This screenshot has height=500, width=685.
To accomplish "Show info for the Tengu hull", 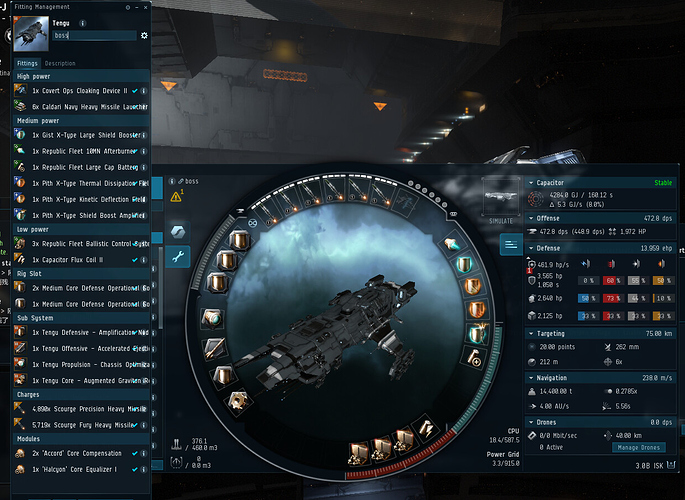I will click(x=82, y=22).
